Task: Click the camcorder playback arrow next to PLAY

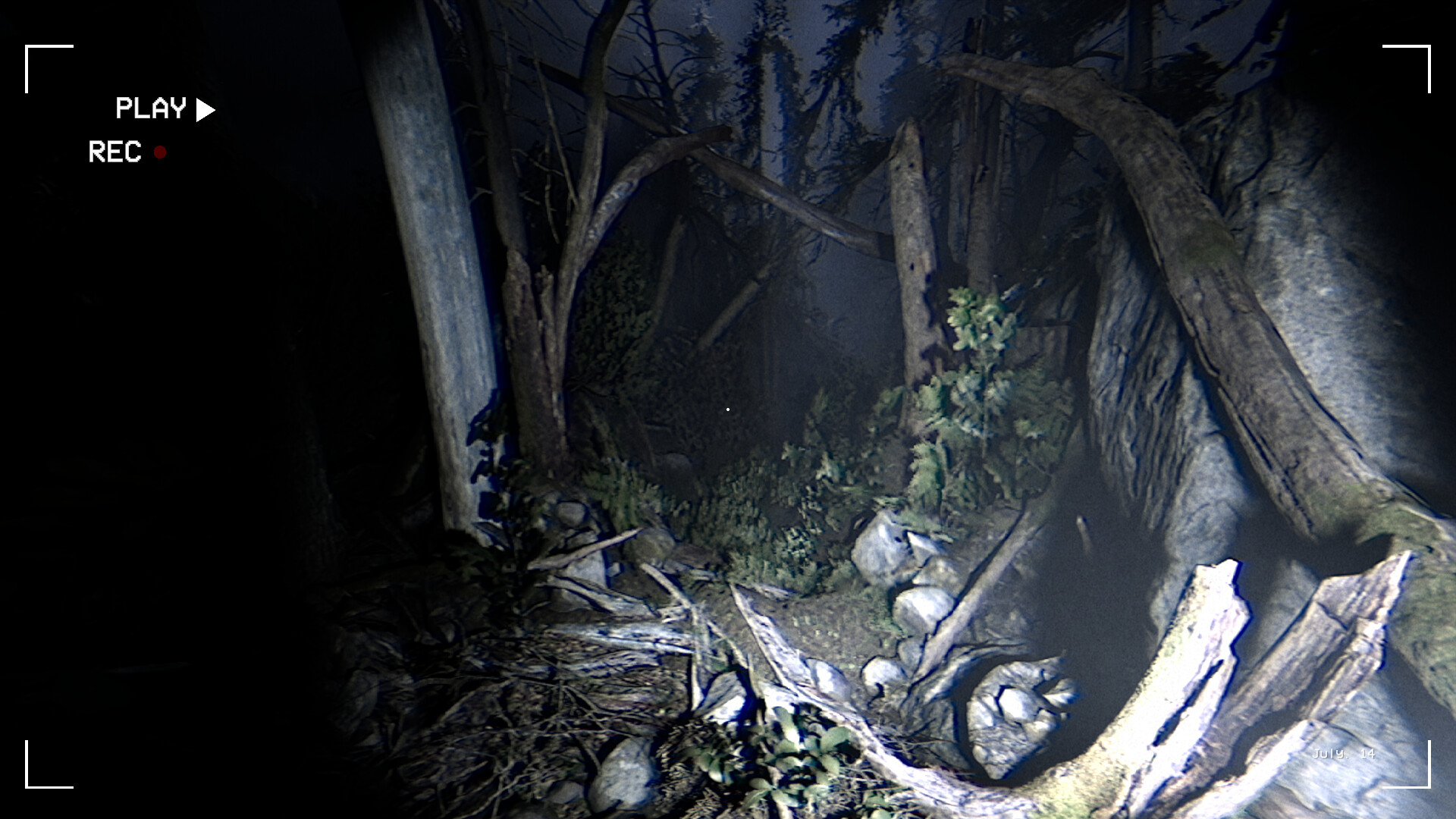Action: click(x=205, y=109)
